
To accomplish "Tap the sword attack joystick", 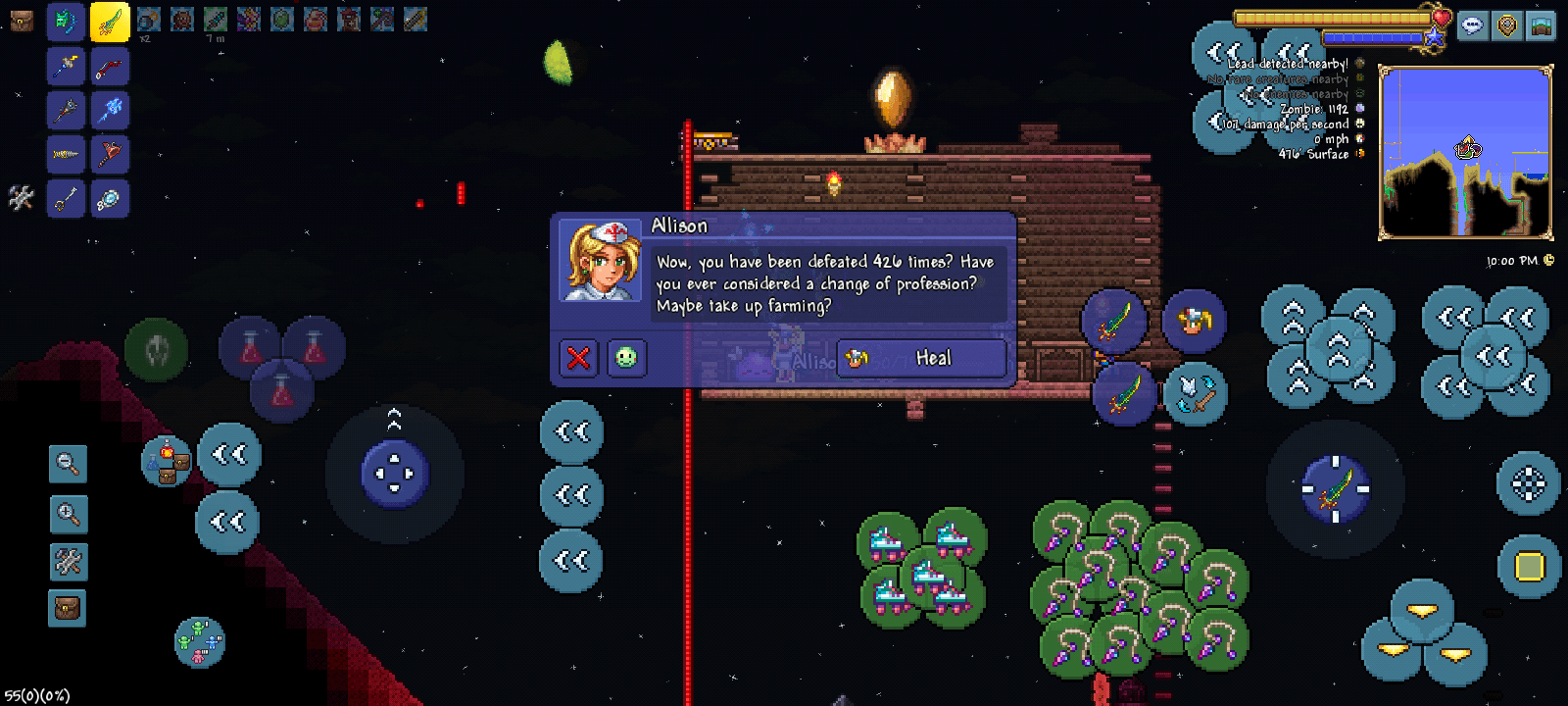I will pos(1335,487).
